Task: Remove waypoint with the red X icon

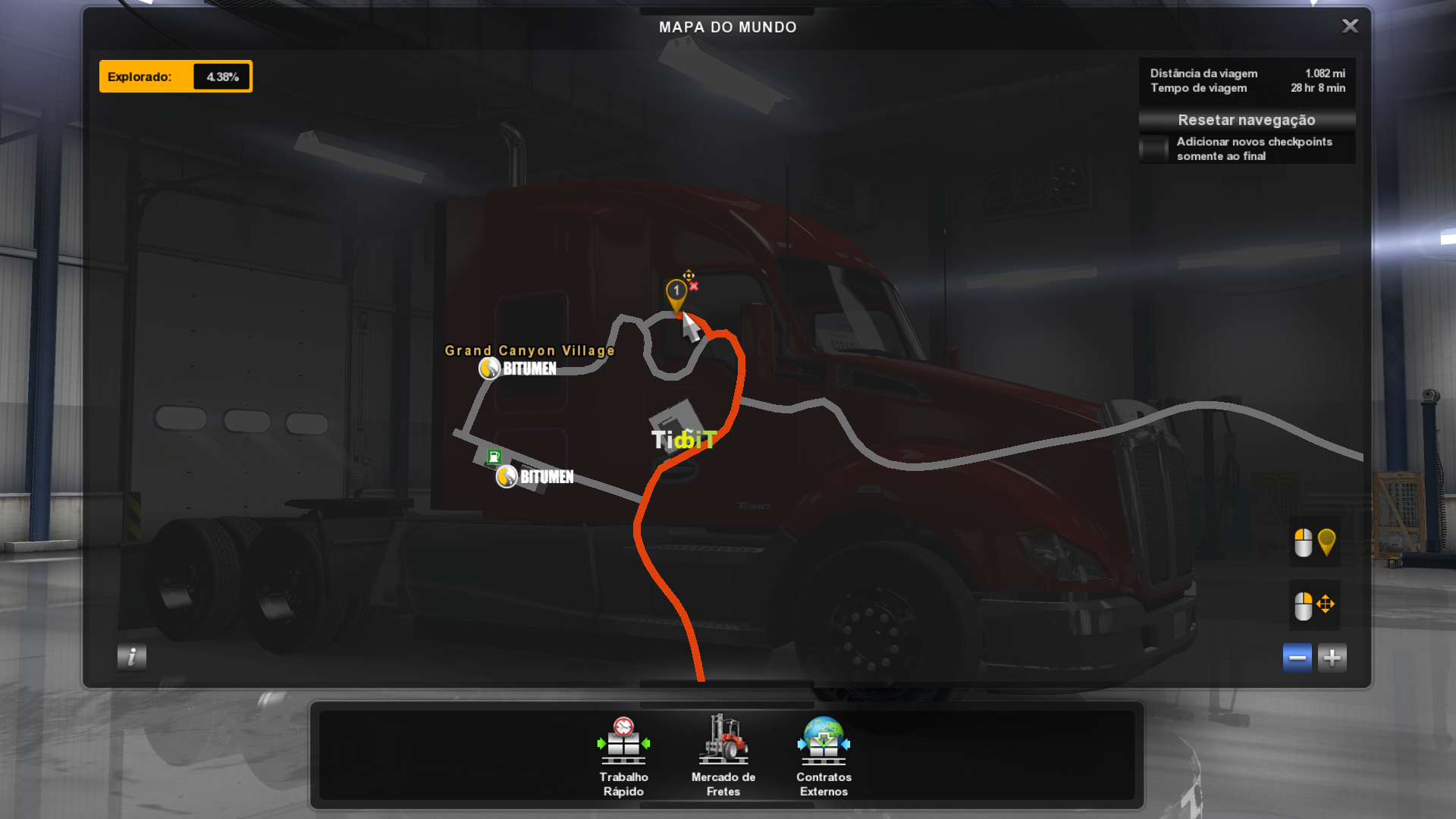Action: (694, 287)
